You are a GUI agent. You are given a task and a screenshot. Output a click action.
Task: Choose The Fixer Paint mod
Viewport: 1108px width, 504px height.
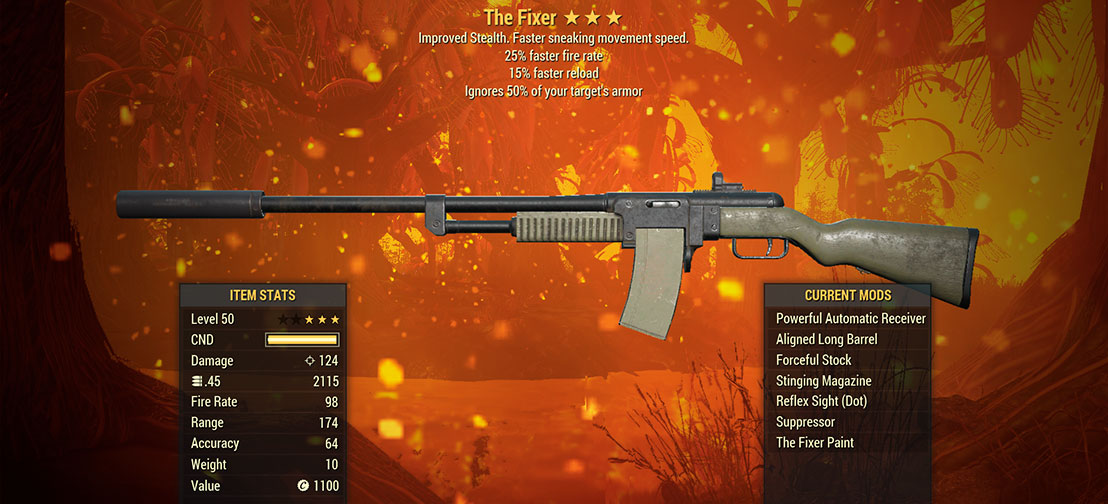814,443
